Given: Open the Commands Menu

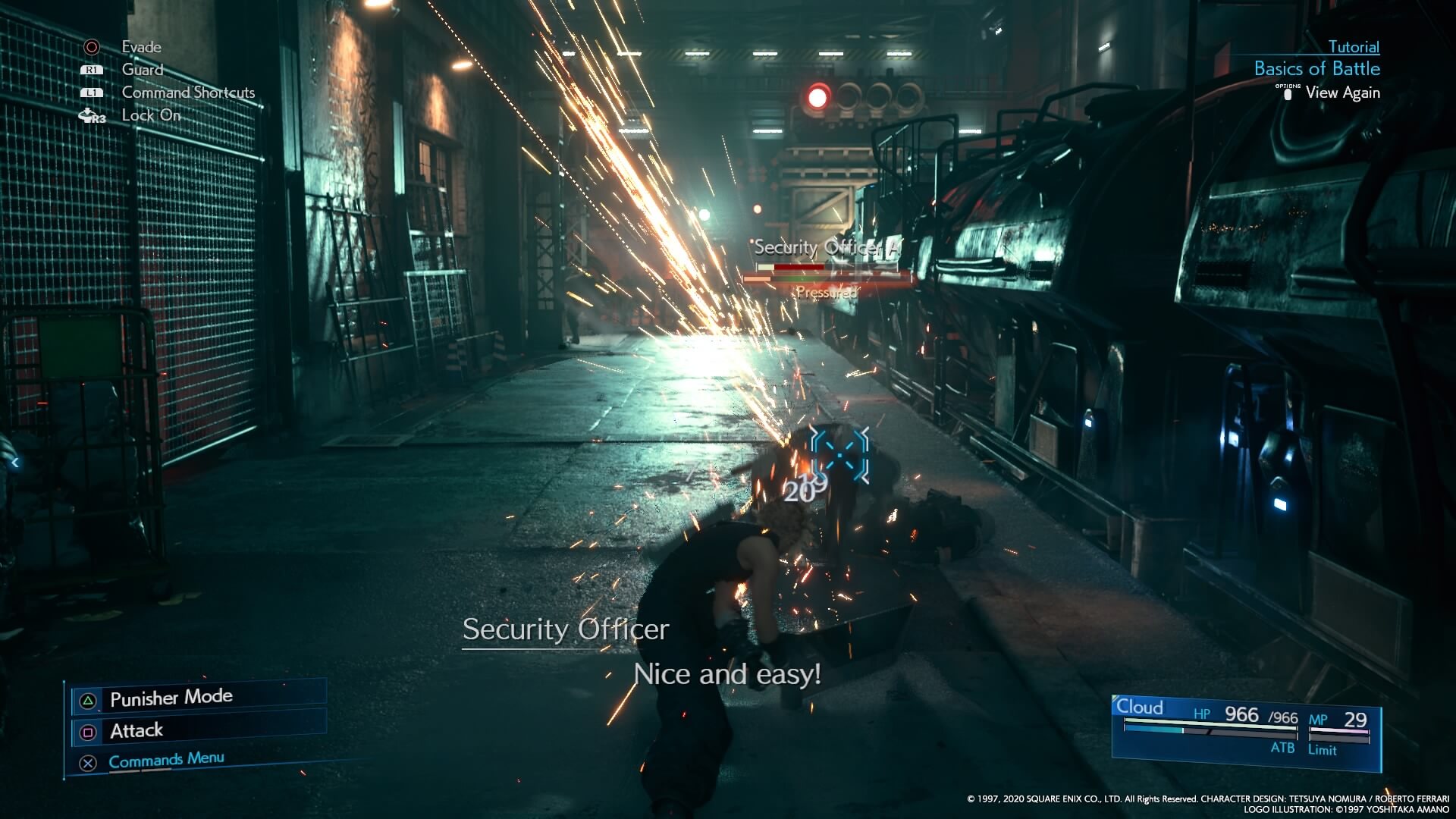Looking at the screenshot, I should 166,760.
